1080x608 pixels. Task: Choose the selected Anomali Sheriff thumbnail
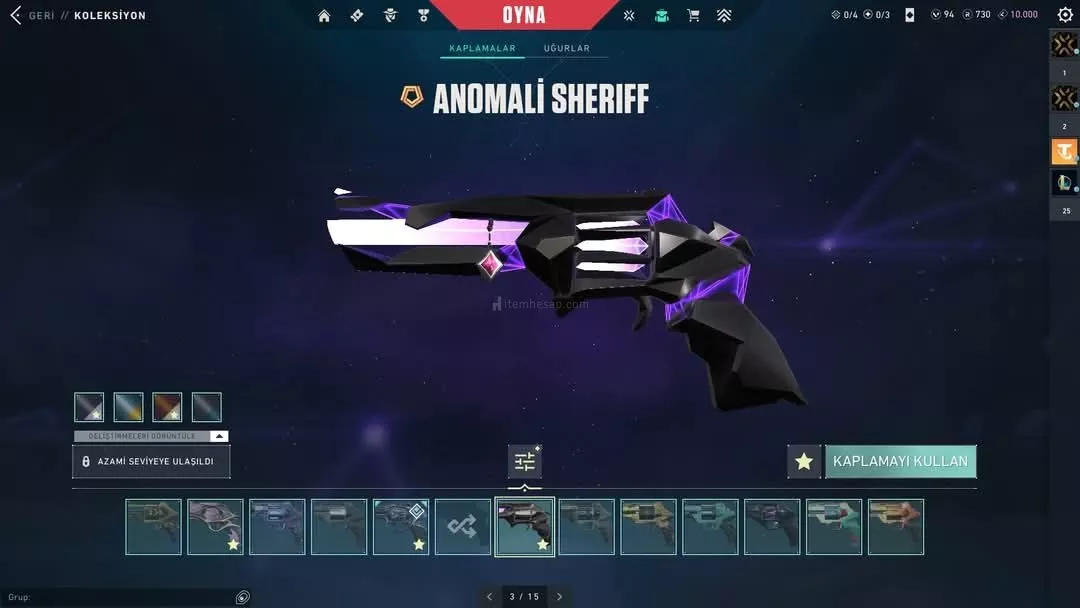tap(525, 527)
